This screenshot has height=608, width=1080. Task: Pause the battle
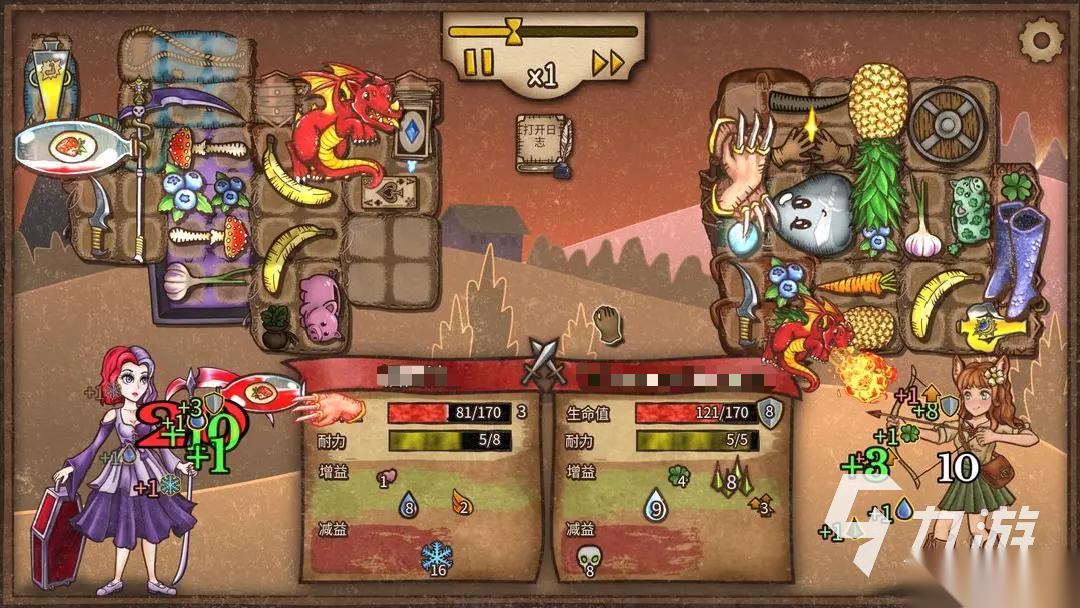tap(480, 62)
